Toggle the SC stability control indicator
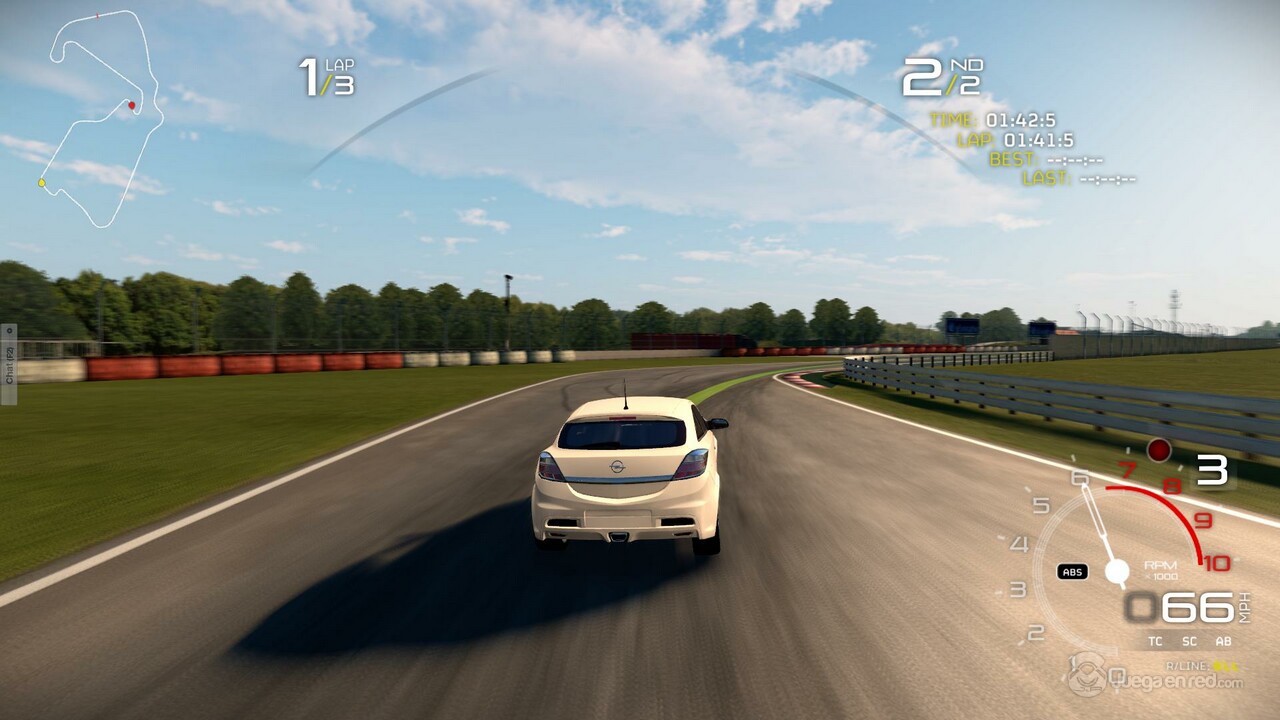The image size is (1280, 720). click(1189, 641)
